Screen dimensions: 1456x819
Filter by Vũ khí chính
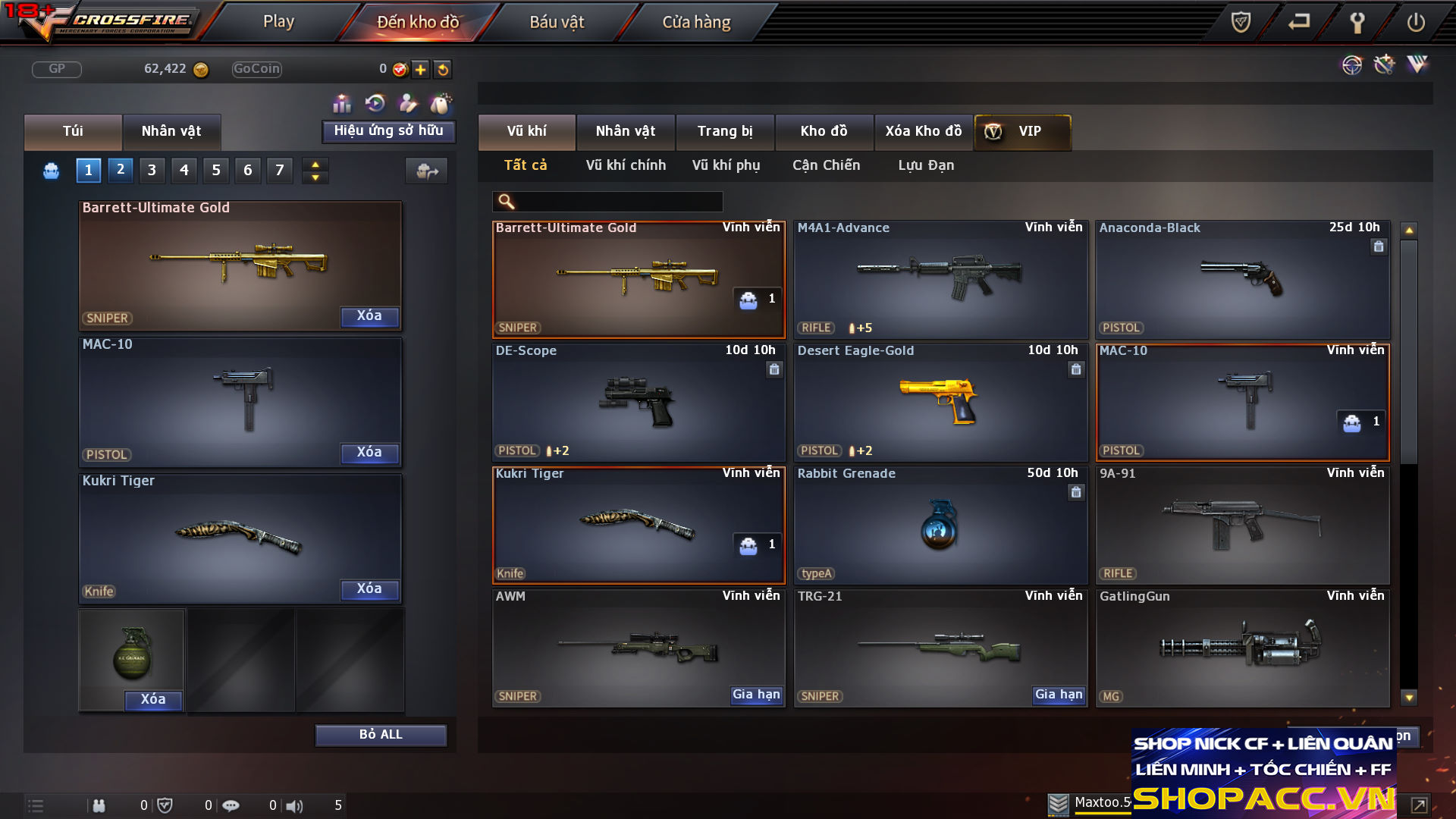[x=626, y=165]
